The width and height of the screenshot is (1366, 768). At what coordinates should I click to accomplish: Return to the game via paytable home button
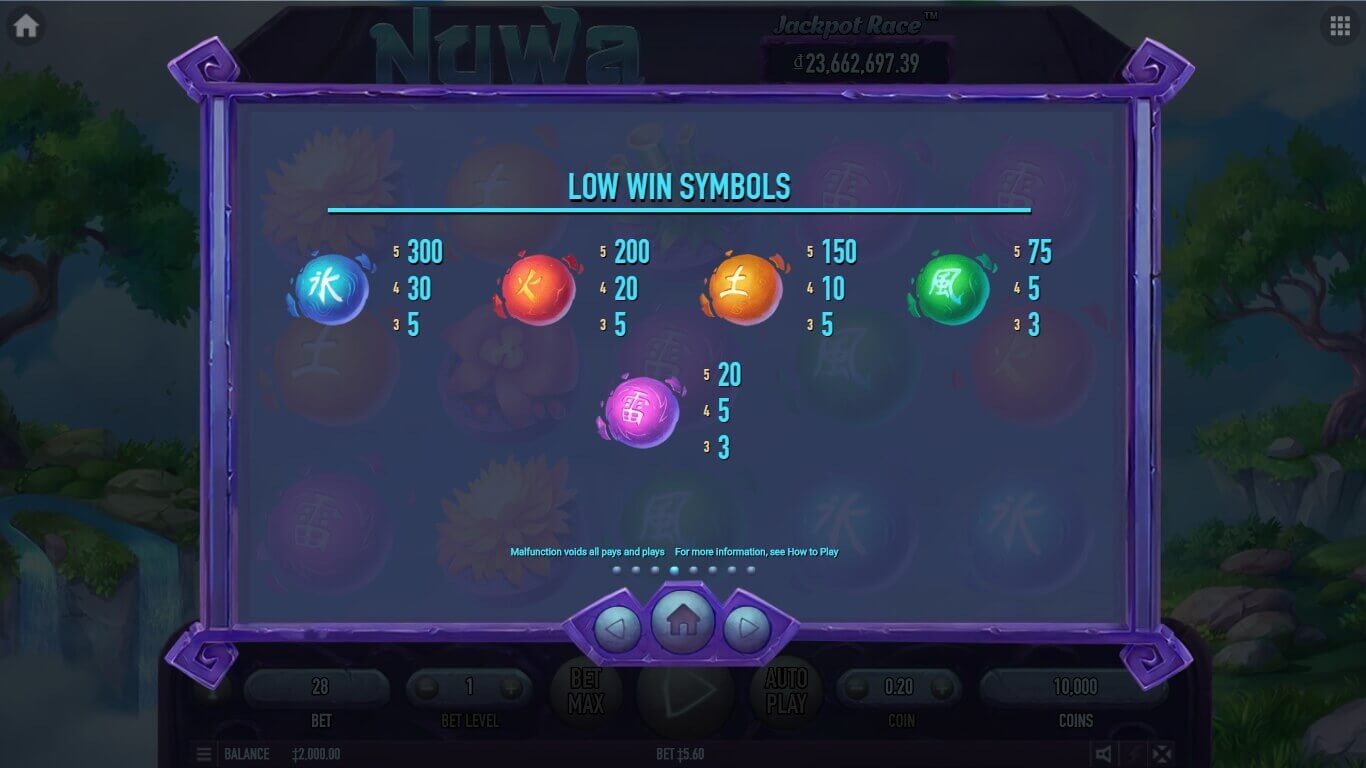(682, 622)
